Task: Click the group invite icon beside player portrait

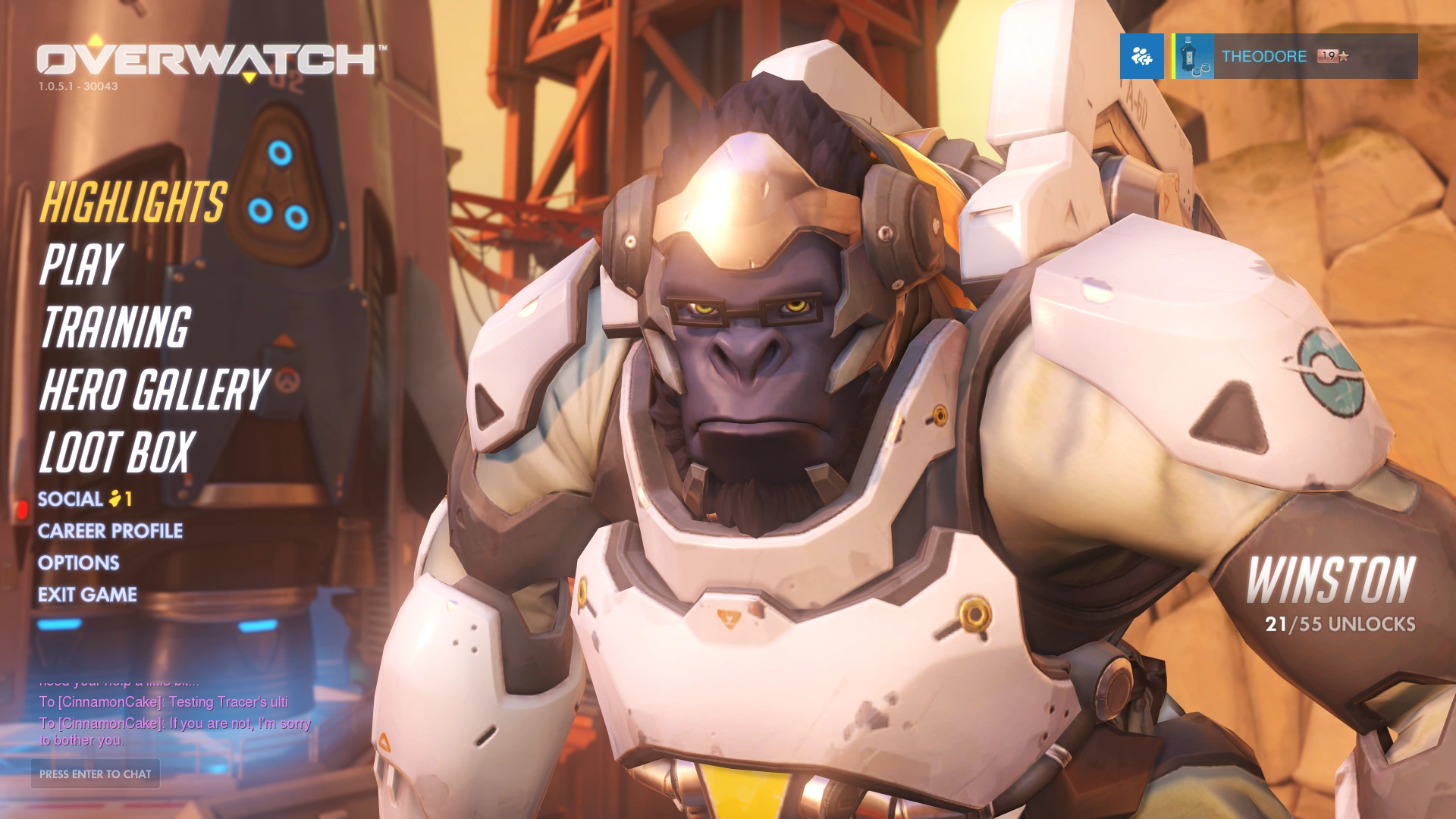Action: click(1141, 57)
